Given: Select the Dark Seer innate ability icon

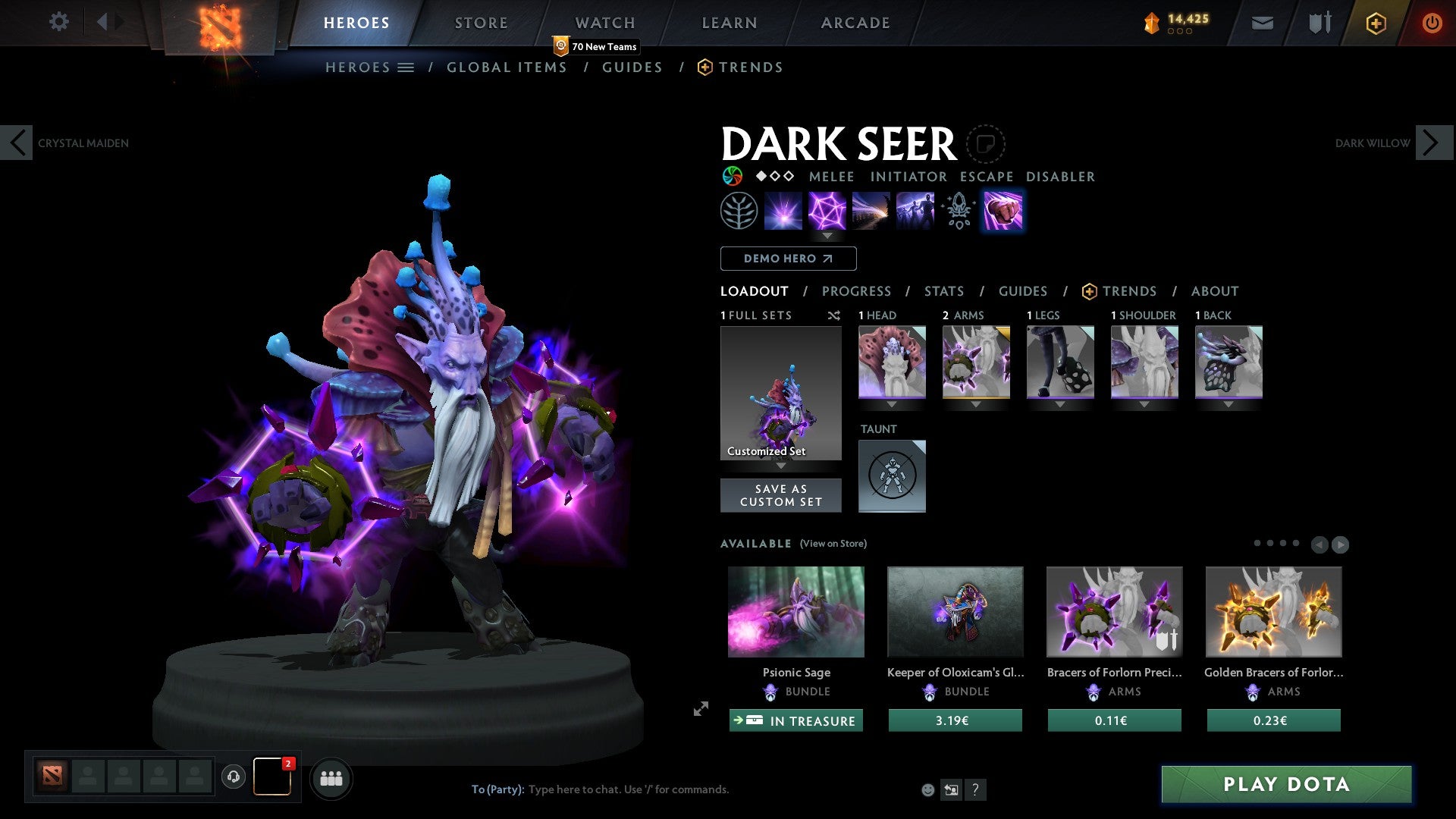Looking at the screenshot, I should pyautogui.click(x=739, y=211).
